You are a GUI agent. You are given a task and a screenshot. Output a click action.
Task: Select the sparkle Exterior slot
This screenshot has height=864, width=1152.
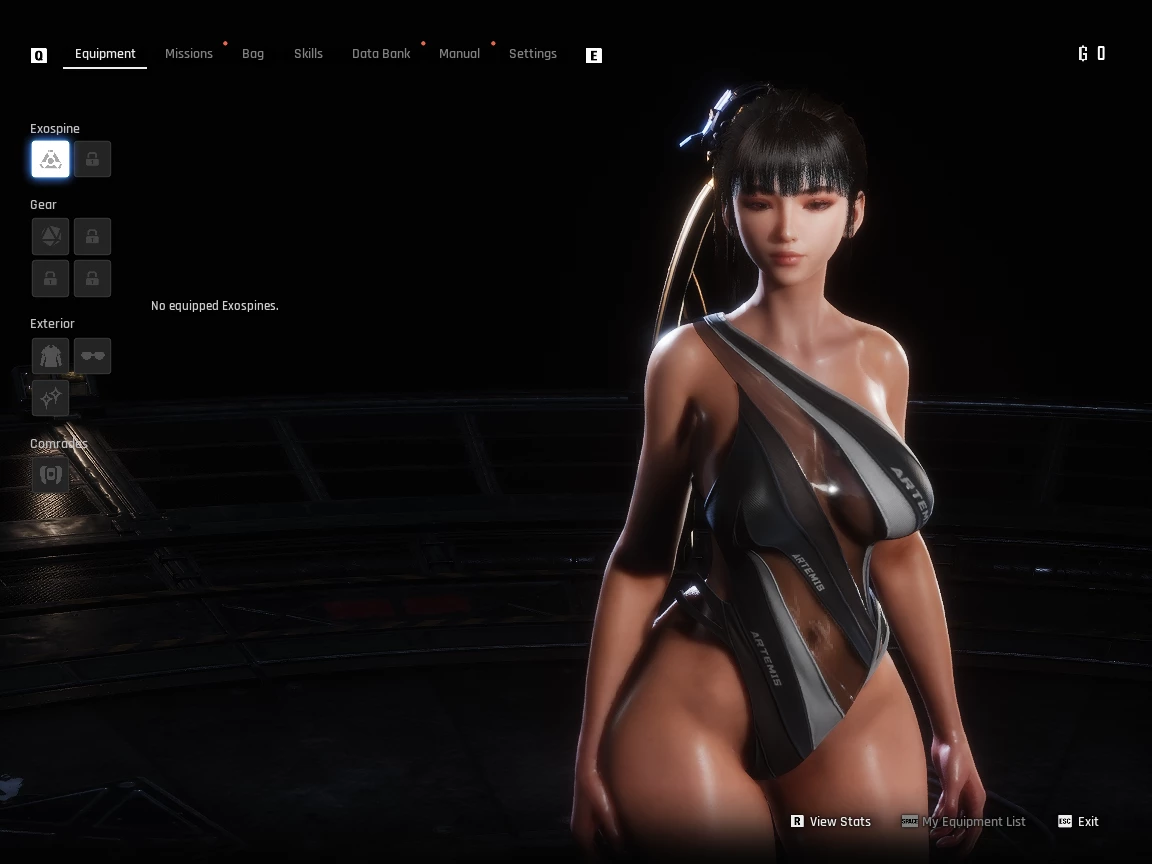[50, 398]
